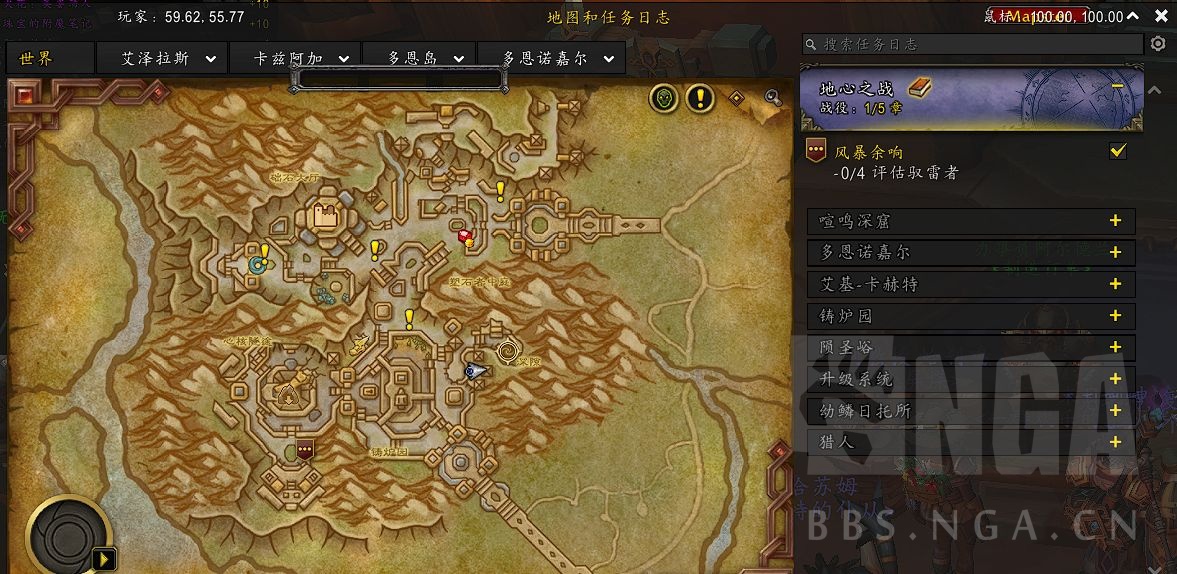Open quest log settings gear
Viewport: 1177px width, 574px height.
[x=1158, y=44]
